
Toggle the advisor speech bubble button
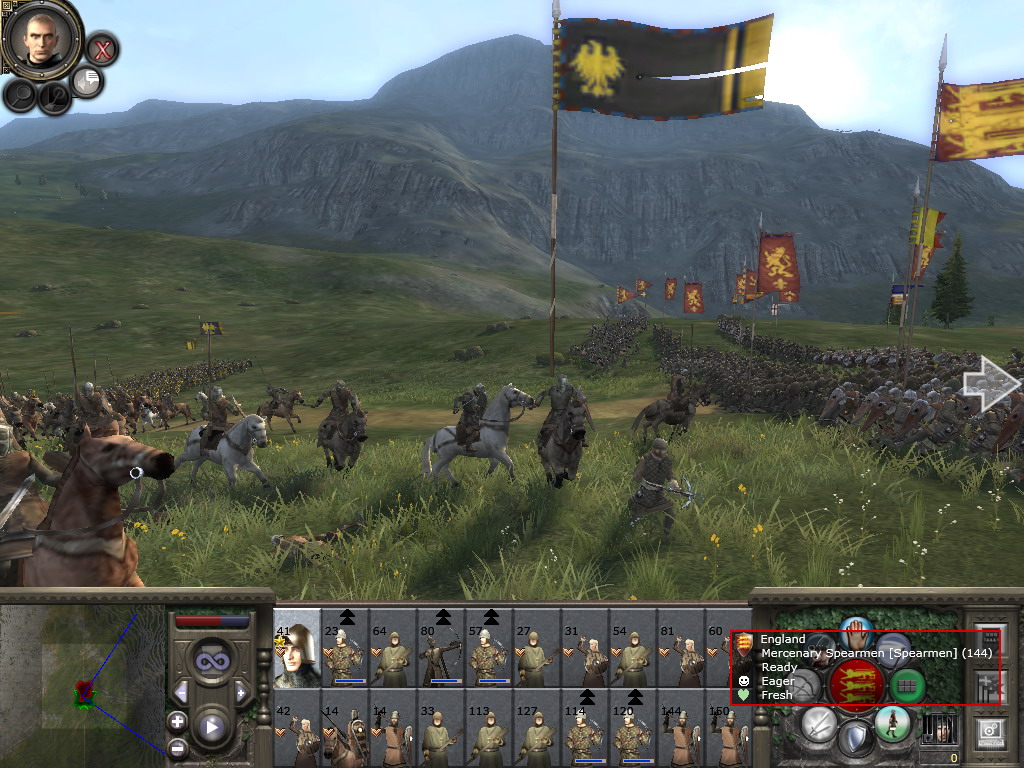(88, 81)
